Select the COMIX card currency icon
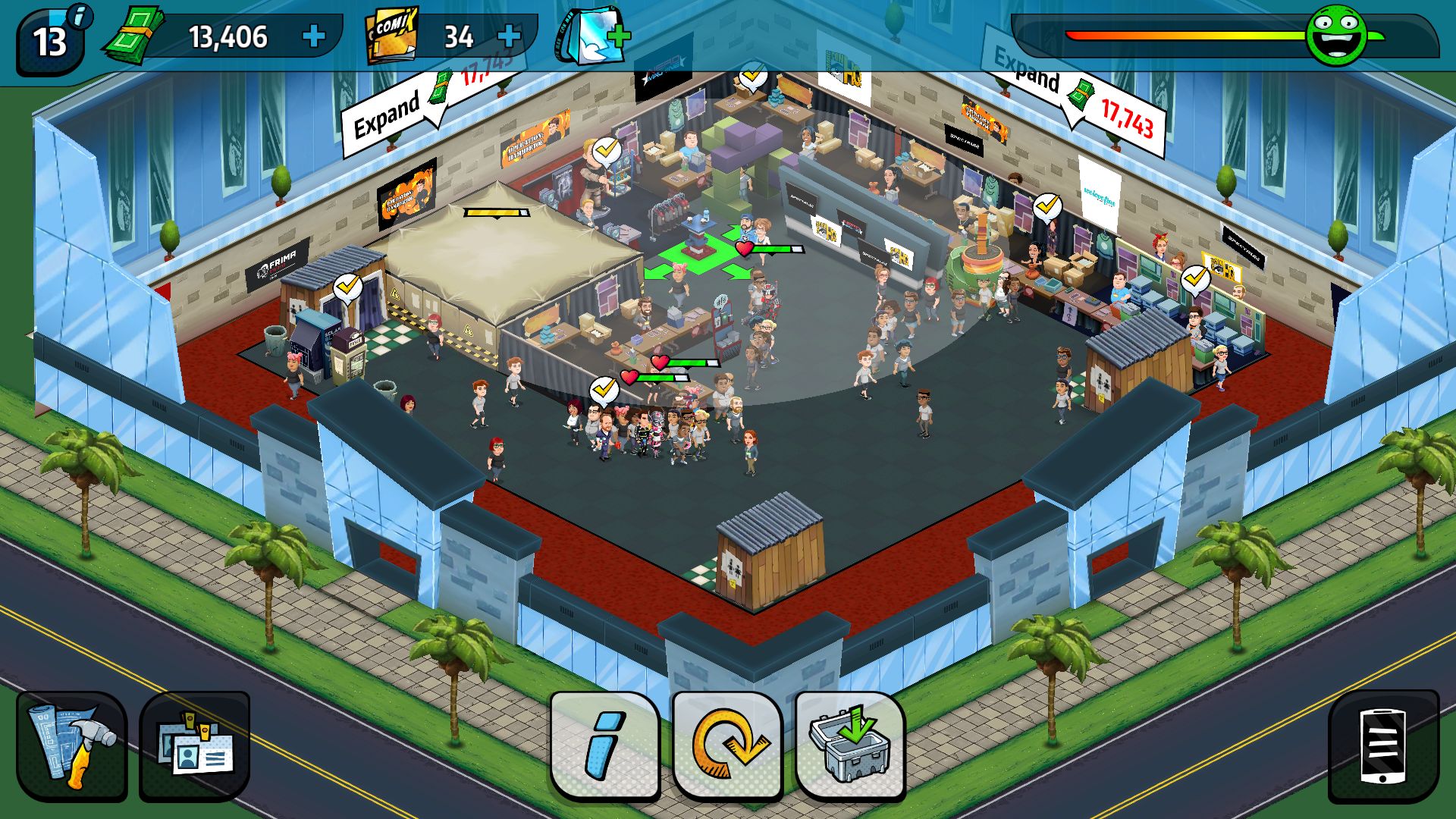This screenshot has width=1456, height=819. point(388,34)
